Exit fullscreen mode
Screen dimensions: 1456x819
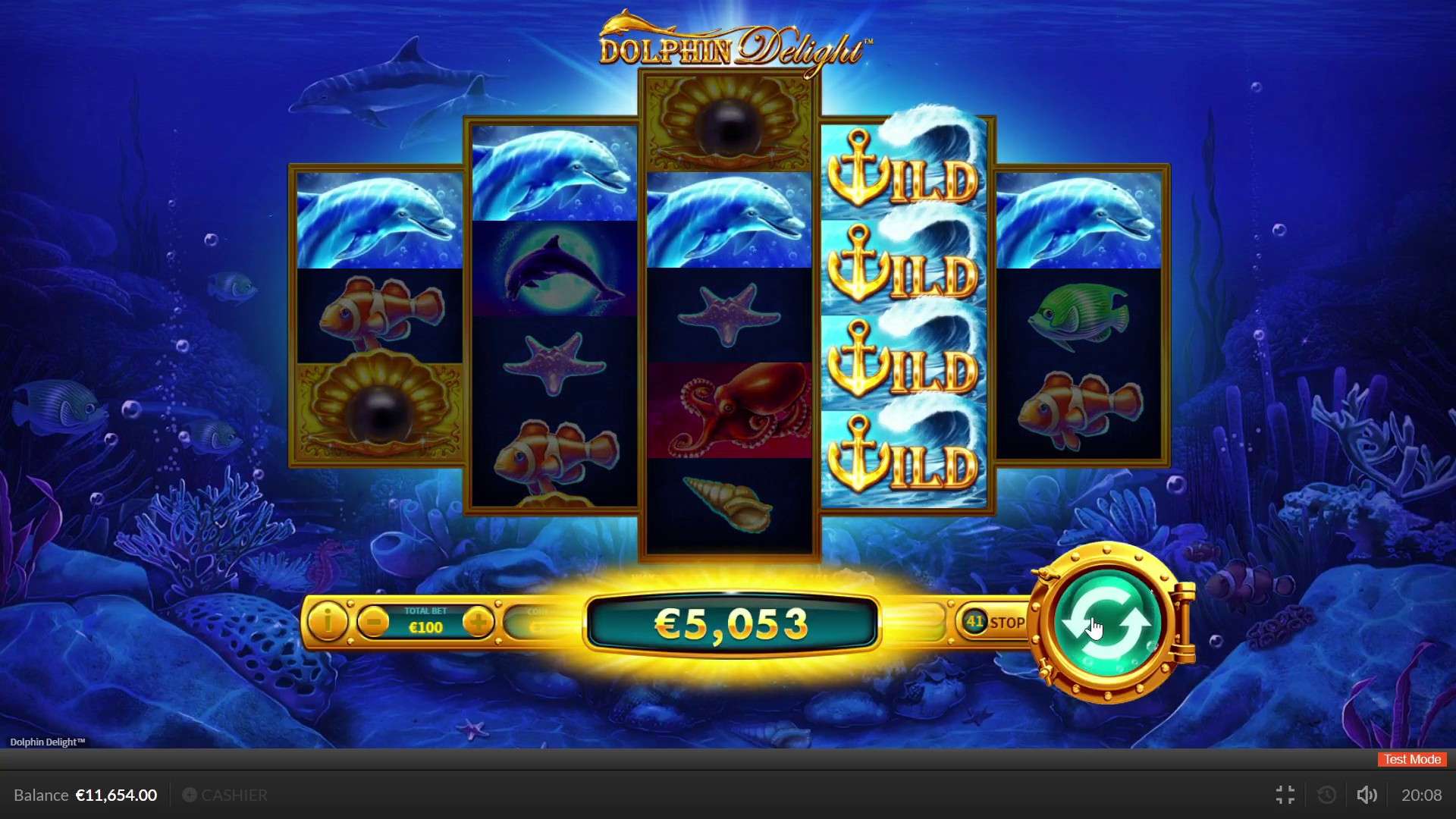coord(1285,795)
